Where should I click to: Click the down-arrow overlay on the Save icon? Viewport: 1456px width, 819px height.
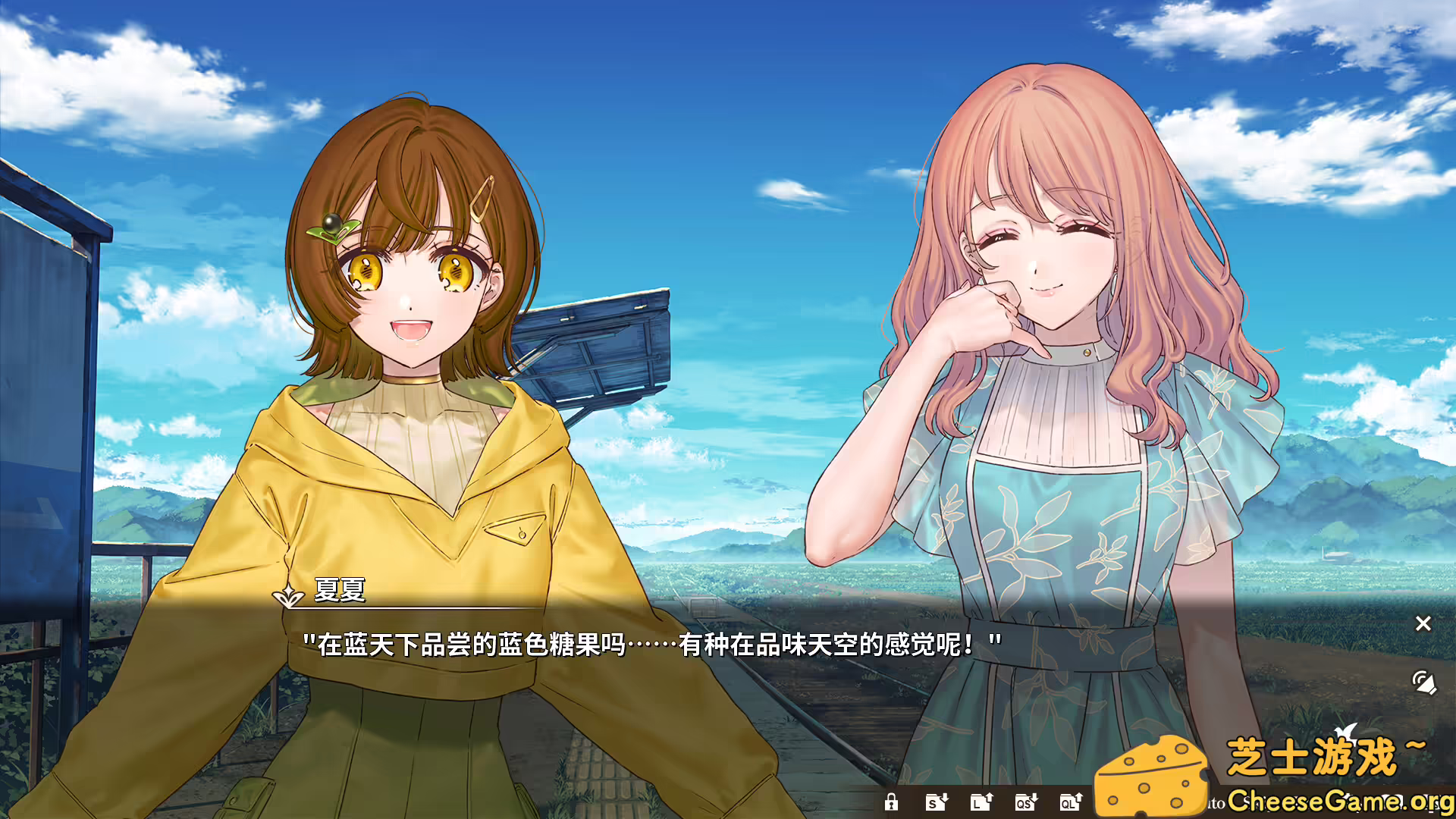coord(944,797)
